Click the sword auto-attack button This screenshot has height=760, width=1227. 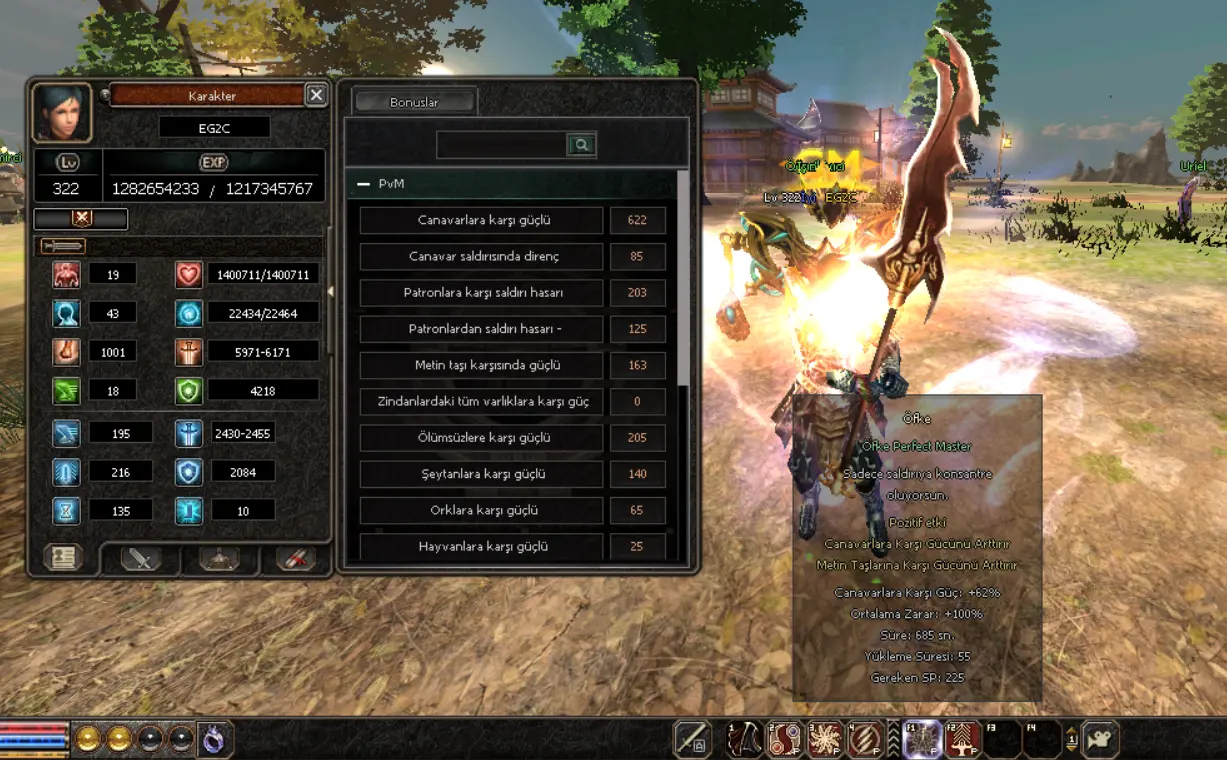pos(692,739)
